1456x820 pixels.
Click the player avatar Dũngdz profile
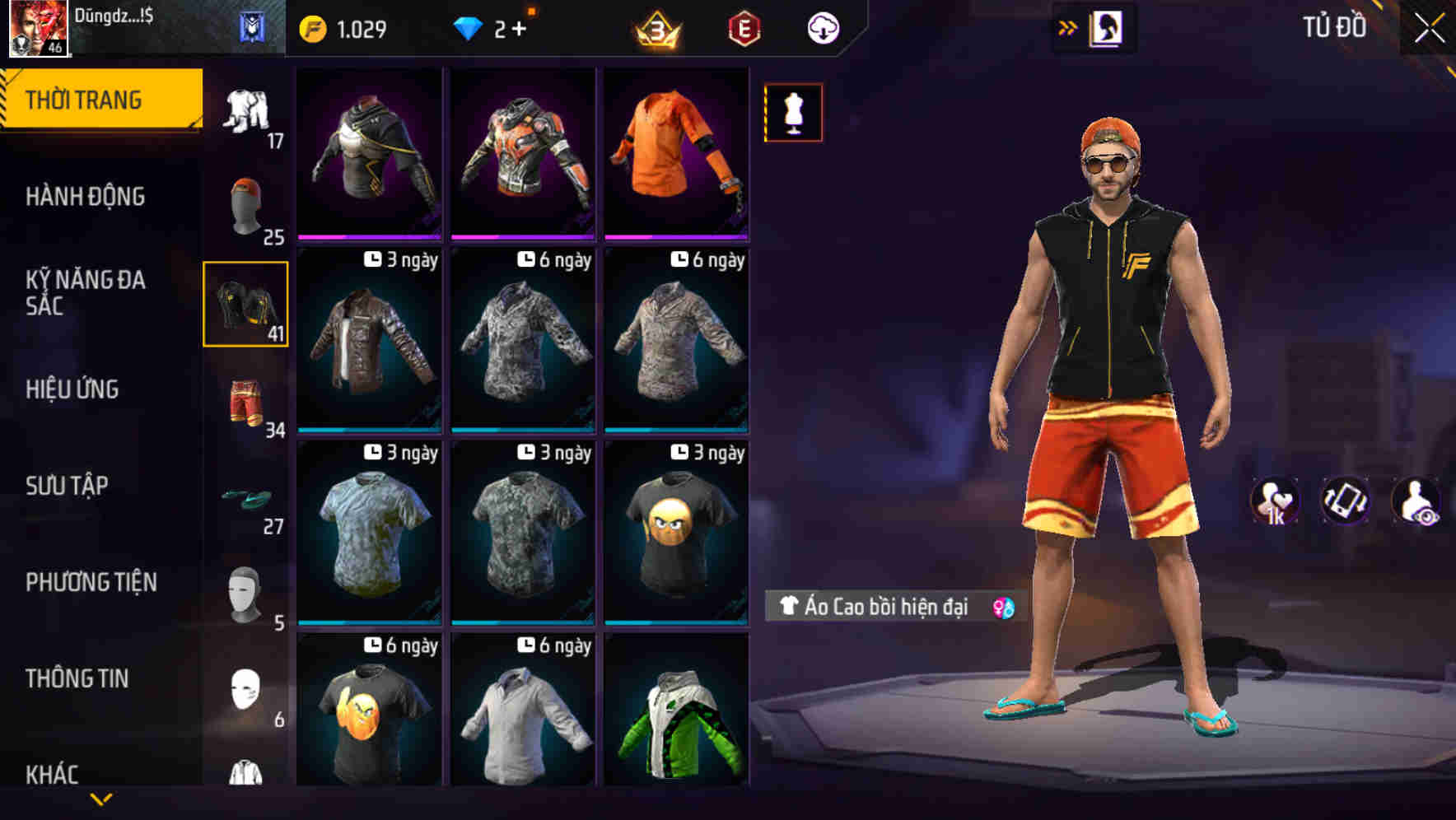(38, 29)
